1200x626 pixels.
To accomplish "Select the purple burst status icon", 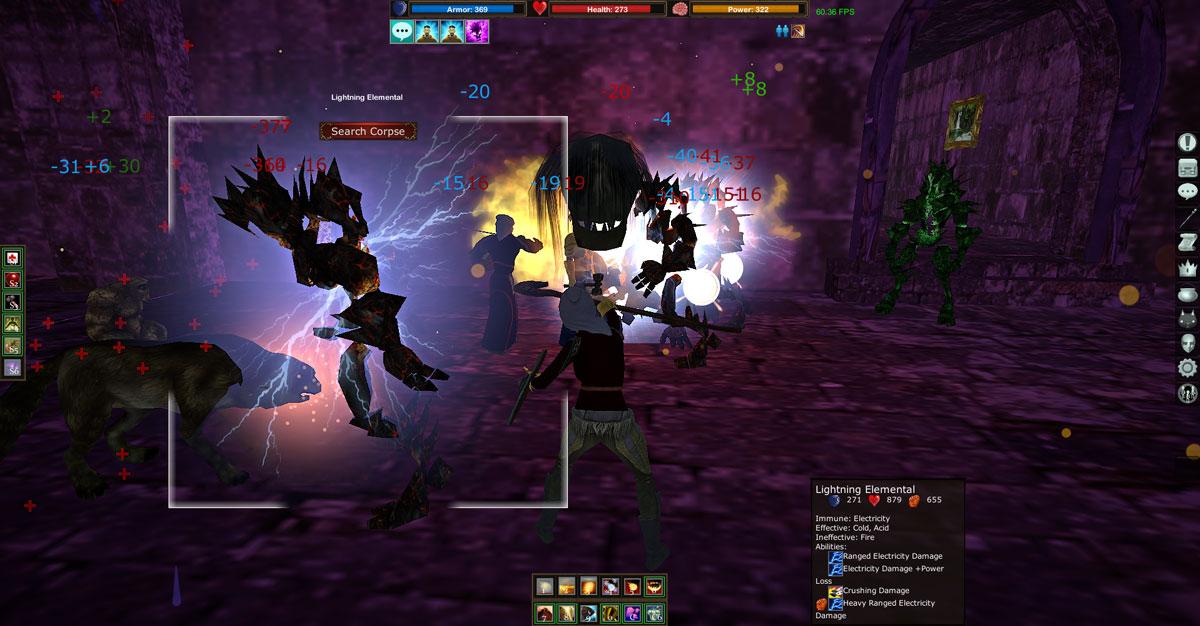I will point(476,32).
